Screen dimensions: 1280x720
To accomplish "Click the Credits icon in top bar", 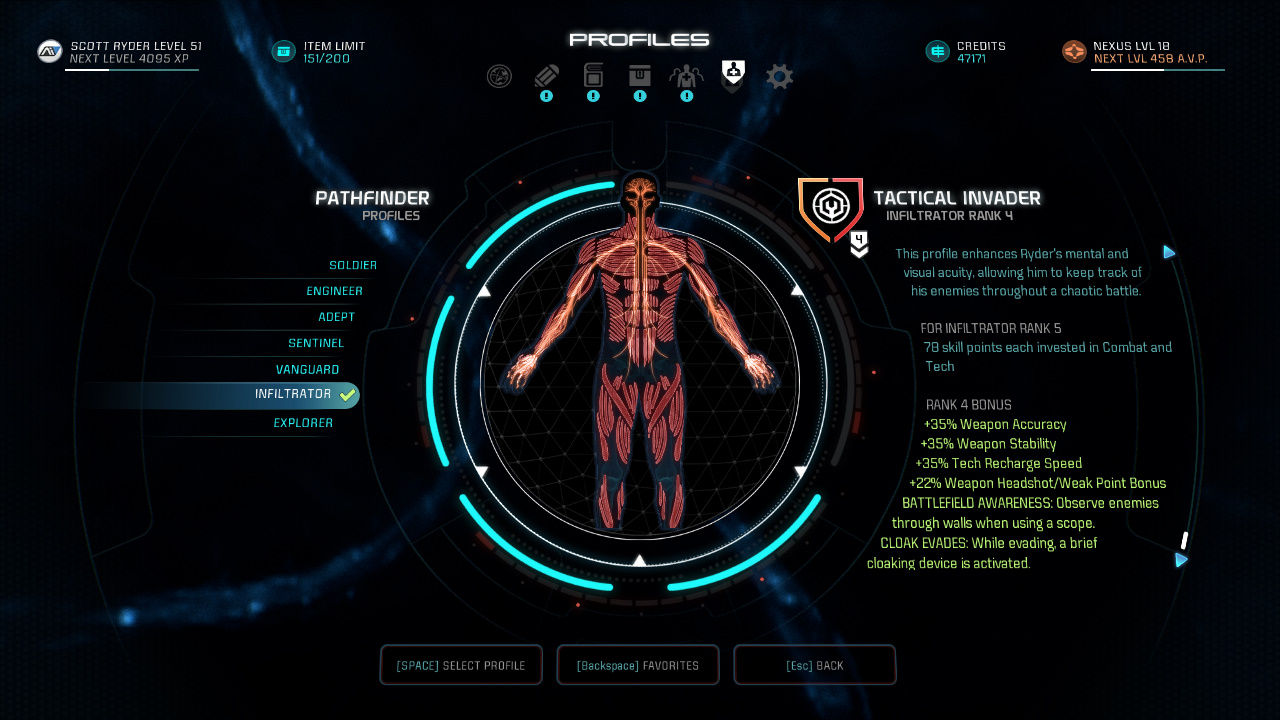I will [937, 50].
